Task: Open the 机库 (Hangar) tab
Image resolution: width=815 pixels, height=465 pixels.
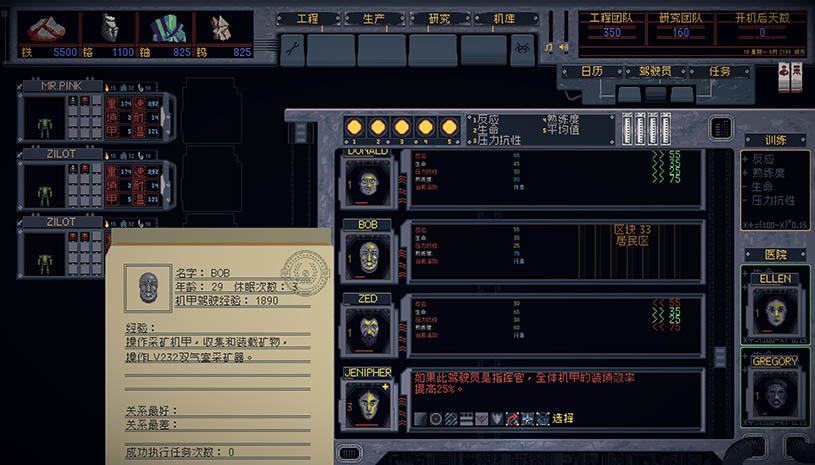Action: click(x=504, y=19)
